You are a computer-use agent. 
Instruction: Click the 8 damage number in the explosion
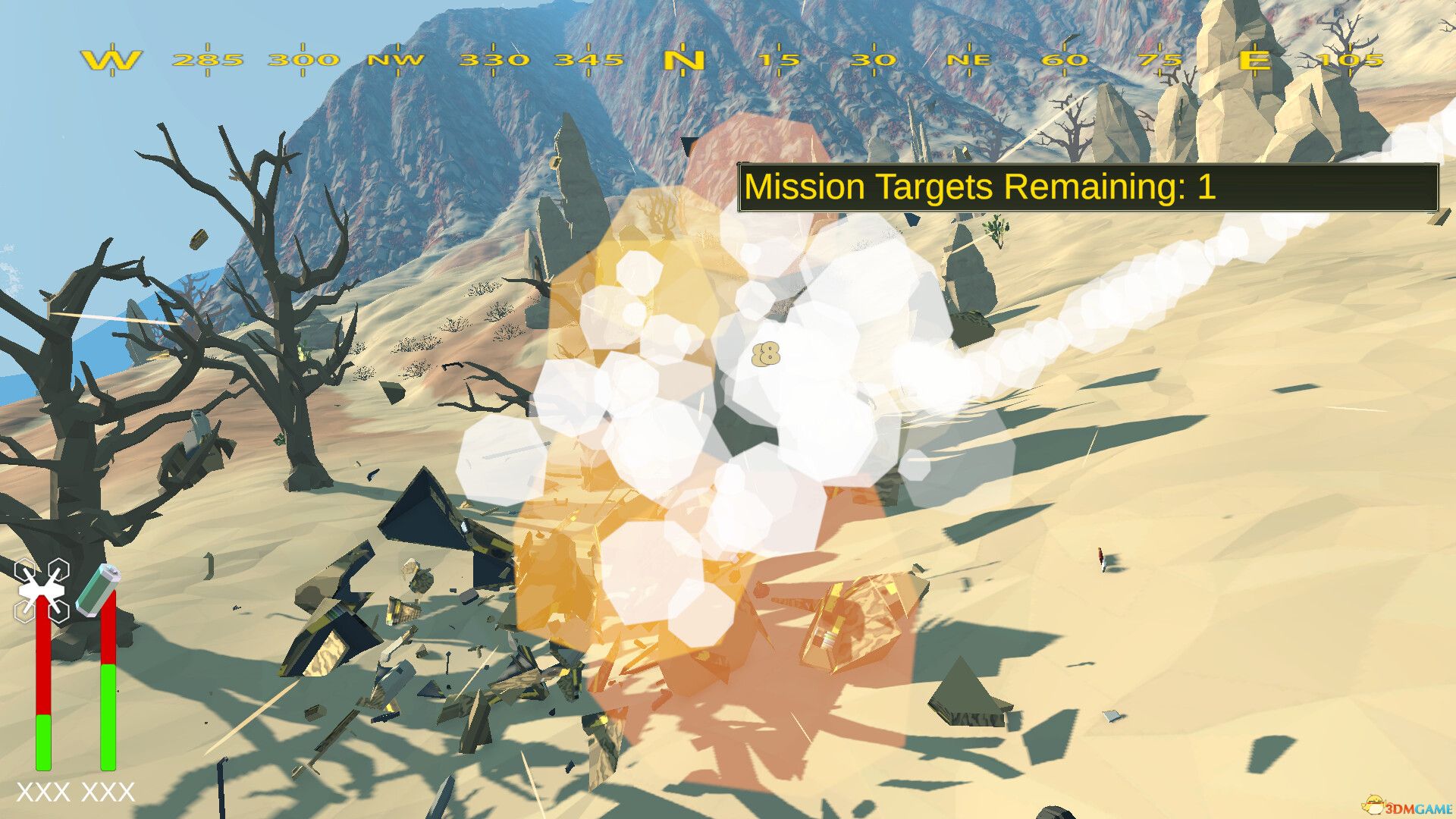coord(767,353)
